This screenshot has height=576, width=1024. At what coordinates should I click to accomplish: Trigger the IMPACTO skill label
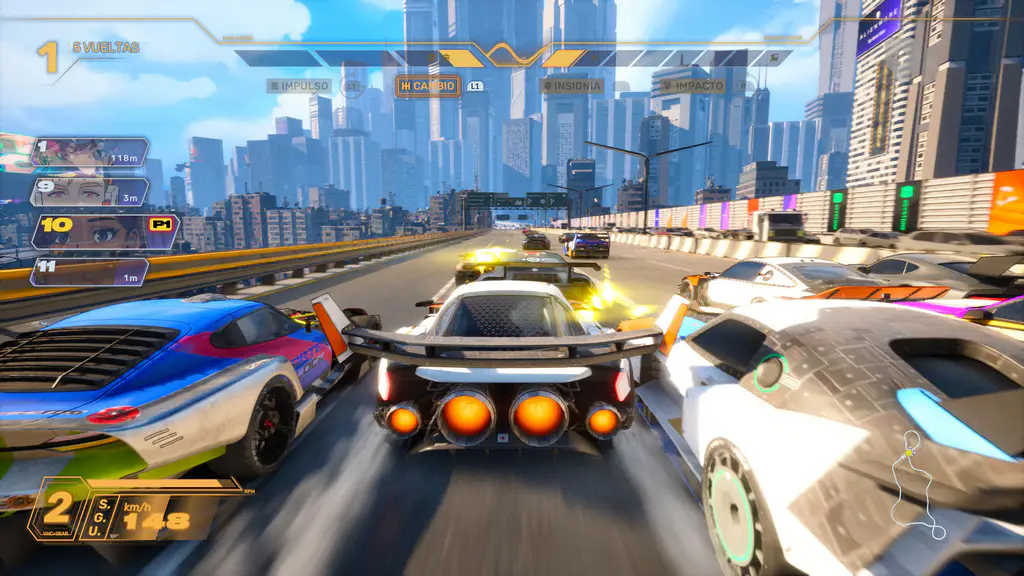pyautogui.click(x=692, y=86)
